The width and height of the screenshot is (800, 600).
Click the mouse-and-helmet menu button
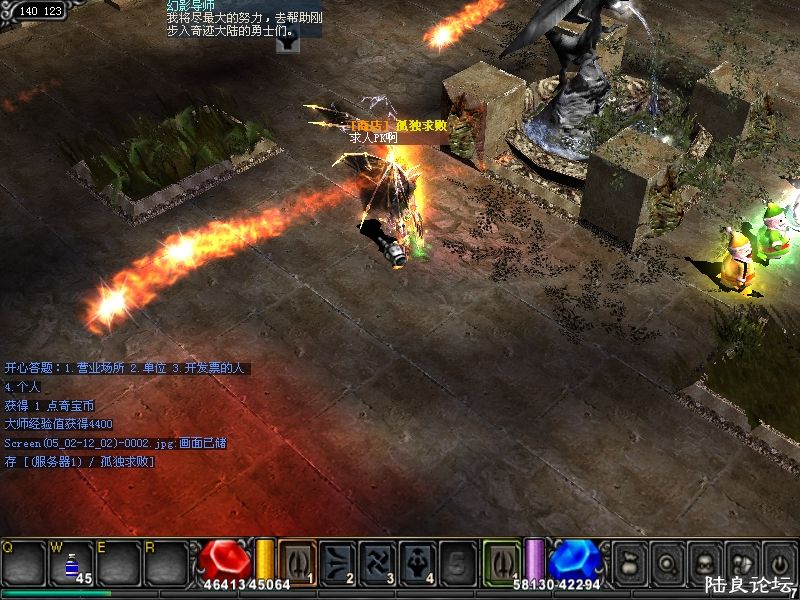point(741,562)
